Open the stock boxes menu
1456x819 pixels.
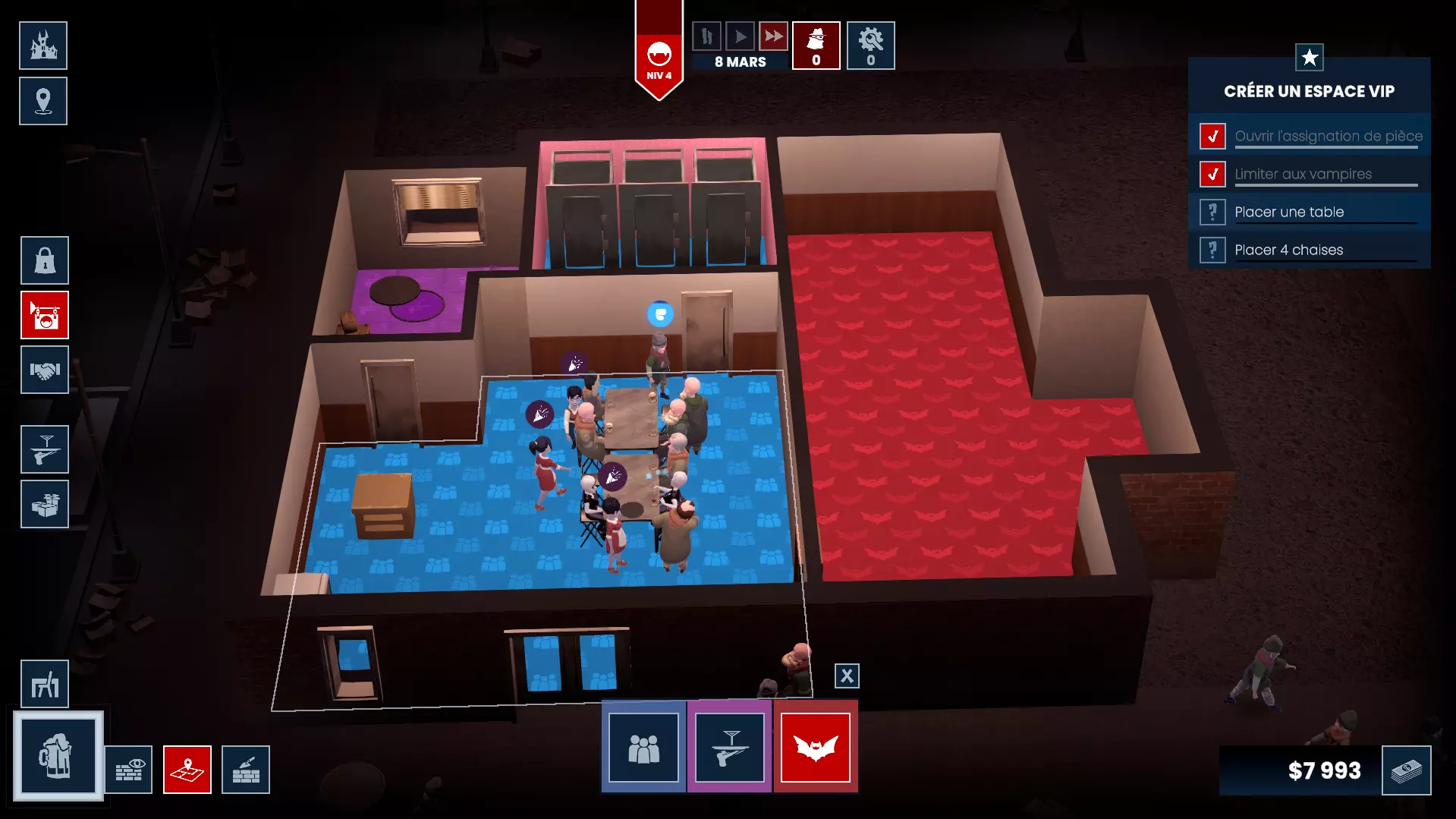45,504
